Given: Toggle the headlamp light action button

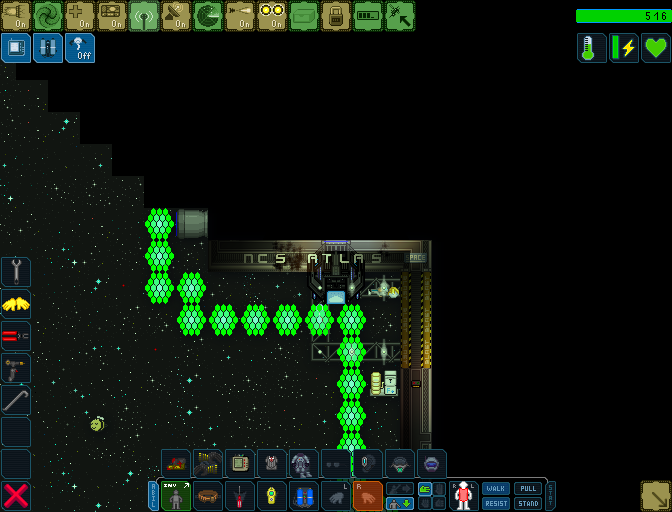Looking at the screenshot, I should click(x=16, y=16).
